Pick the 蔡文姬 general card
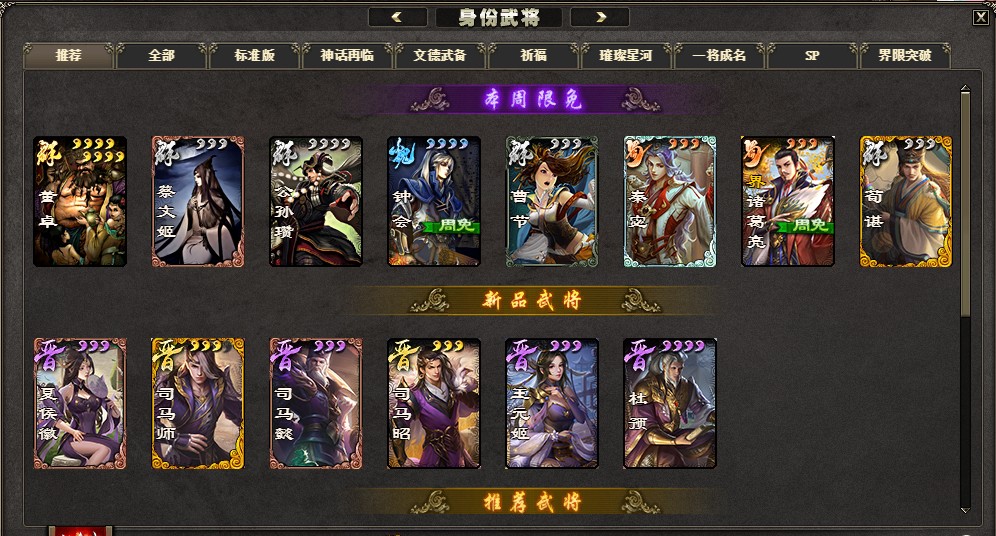This screenshot has width=996, height=536. 198,202
